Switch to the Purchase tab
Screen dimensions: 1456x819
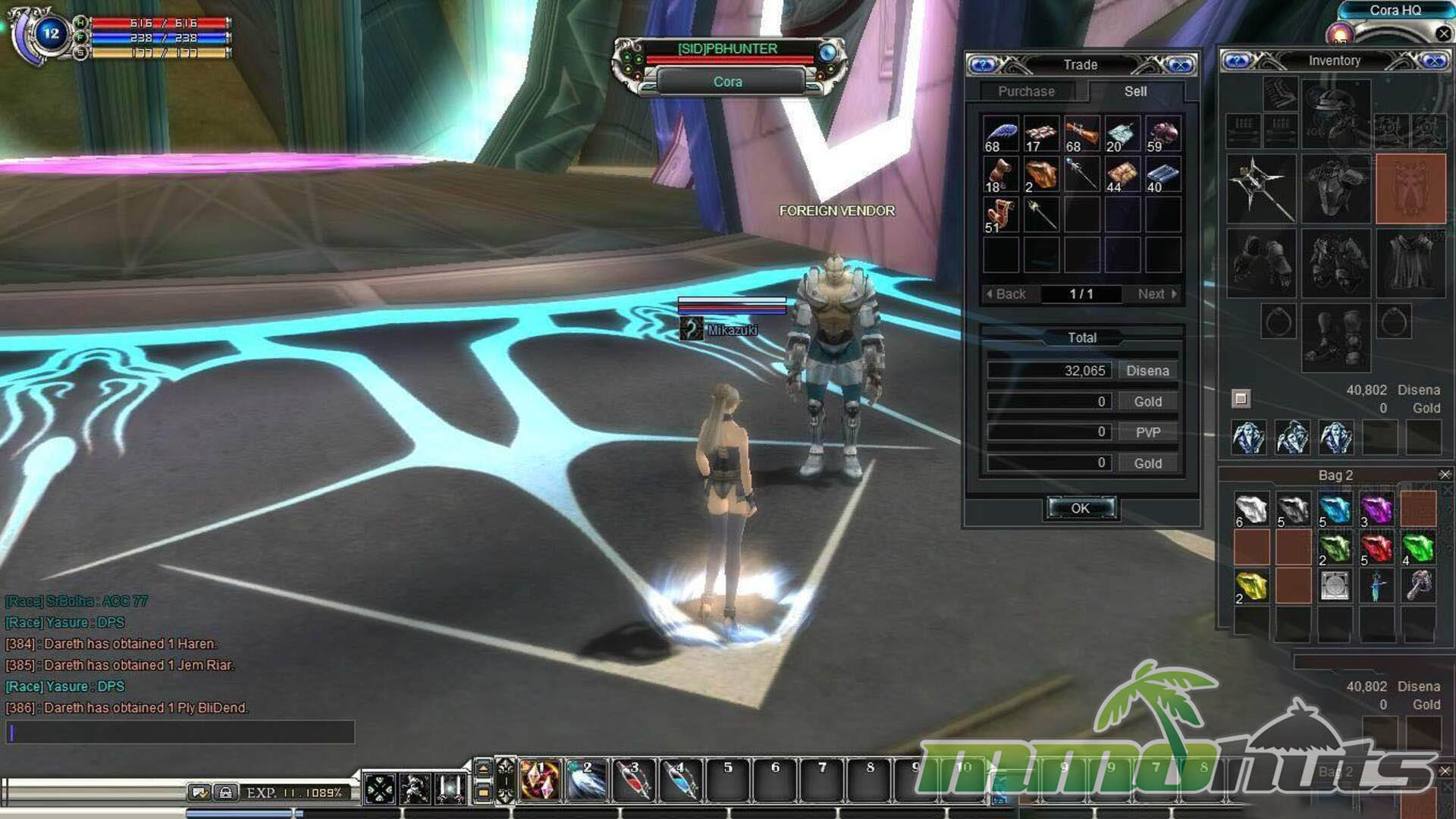click(1026, 92)
